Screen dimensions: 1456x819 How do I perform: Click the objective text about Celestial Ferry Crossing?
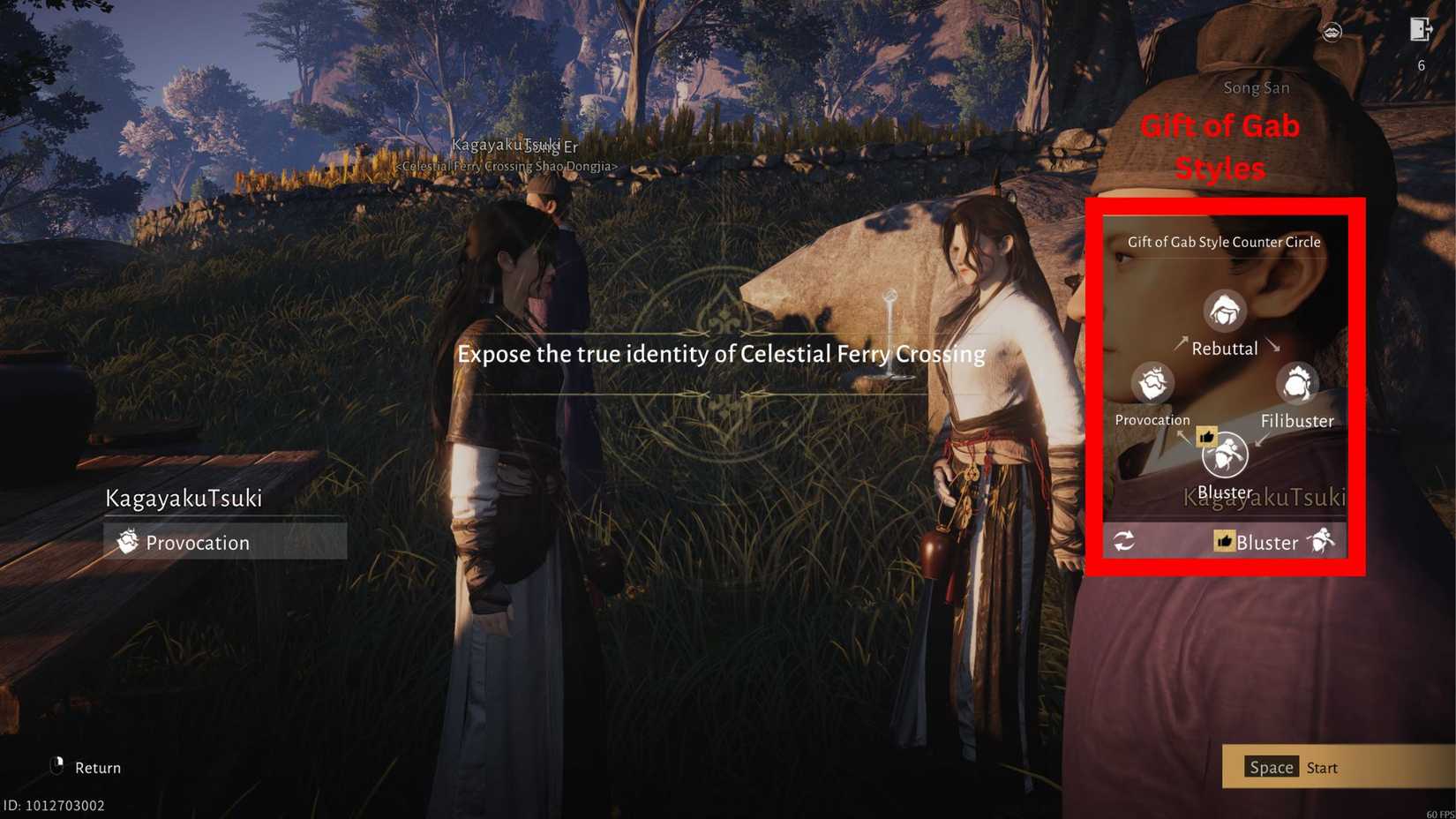point(721,354)
